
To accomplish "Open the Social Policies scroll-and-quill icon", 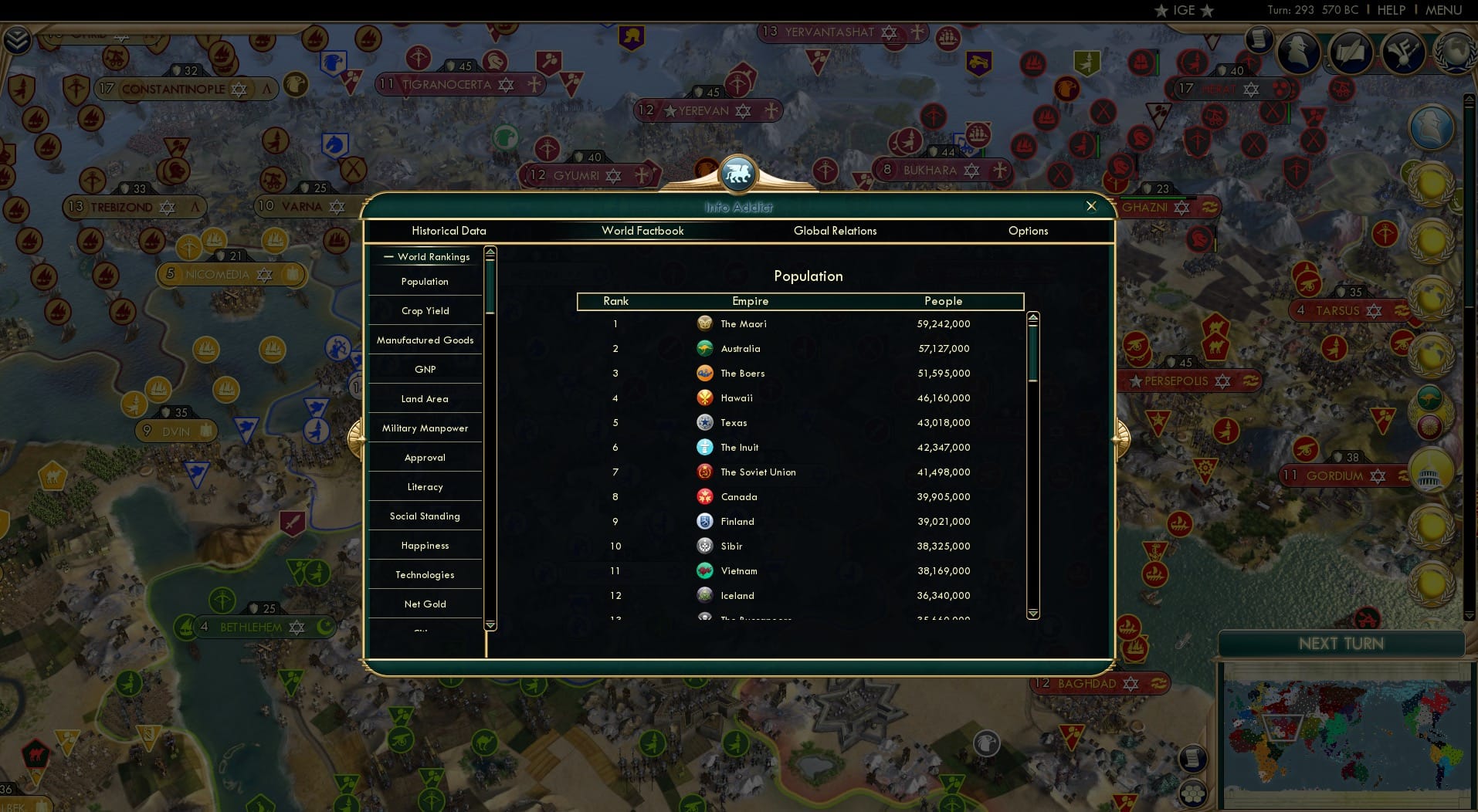I will tap(1350, 52).
